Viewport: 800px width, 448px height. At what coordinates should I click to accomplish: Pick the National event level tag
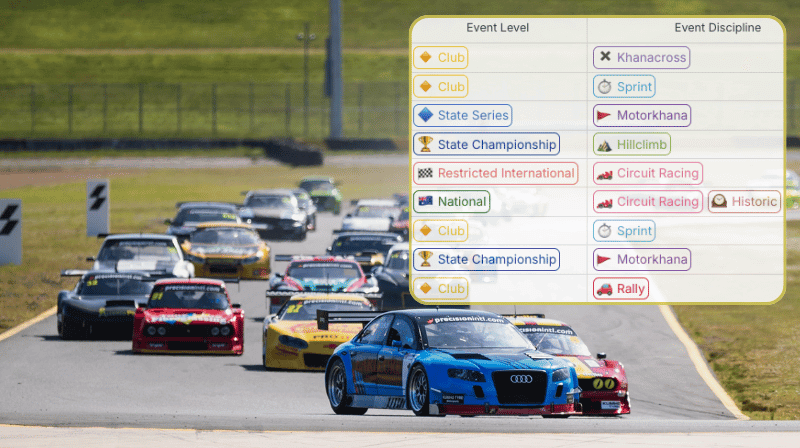[x=451, y=202]
